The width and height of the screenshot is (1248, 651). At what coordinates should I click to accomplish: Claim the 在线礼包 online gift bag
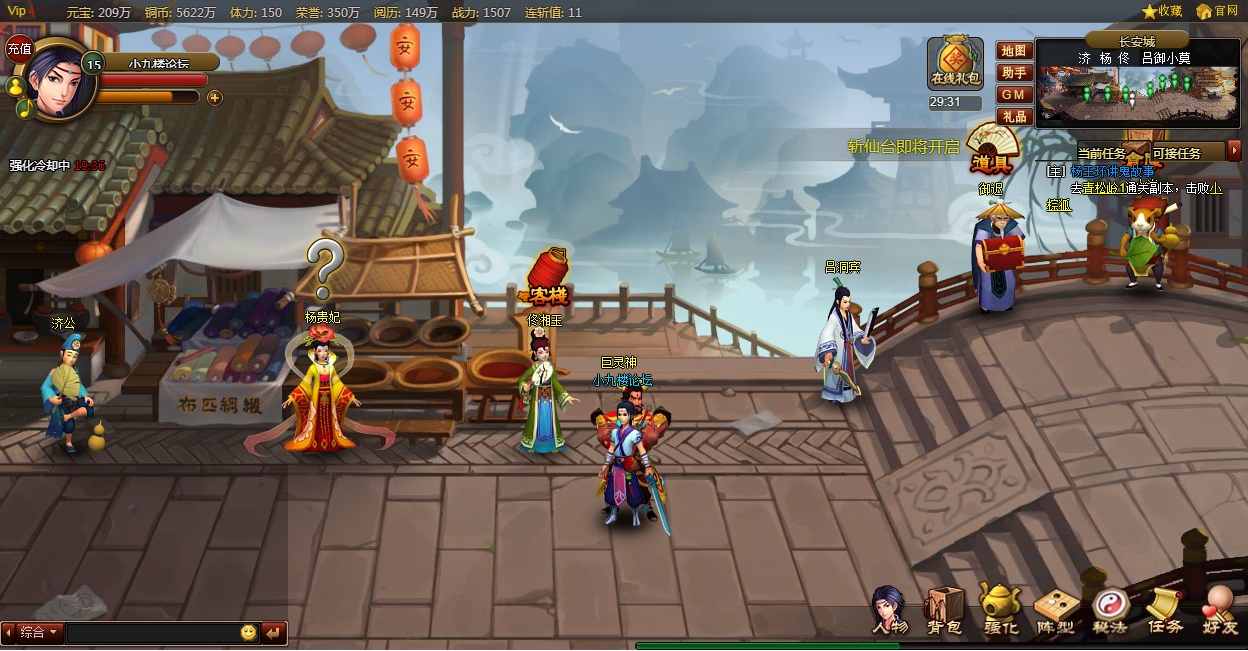[x=955, y=64]
